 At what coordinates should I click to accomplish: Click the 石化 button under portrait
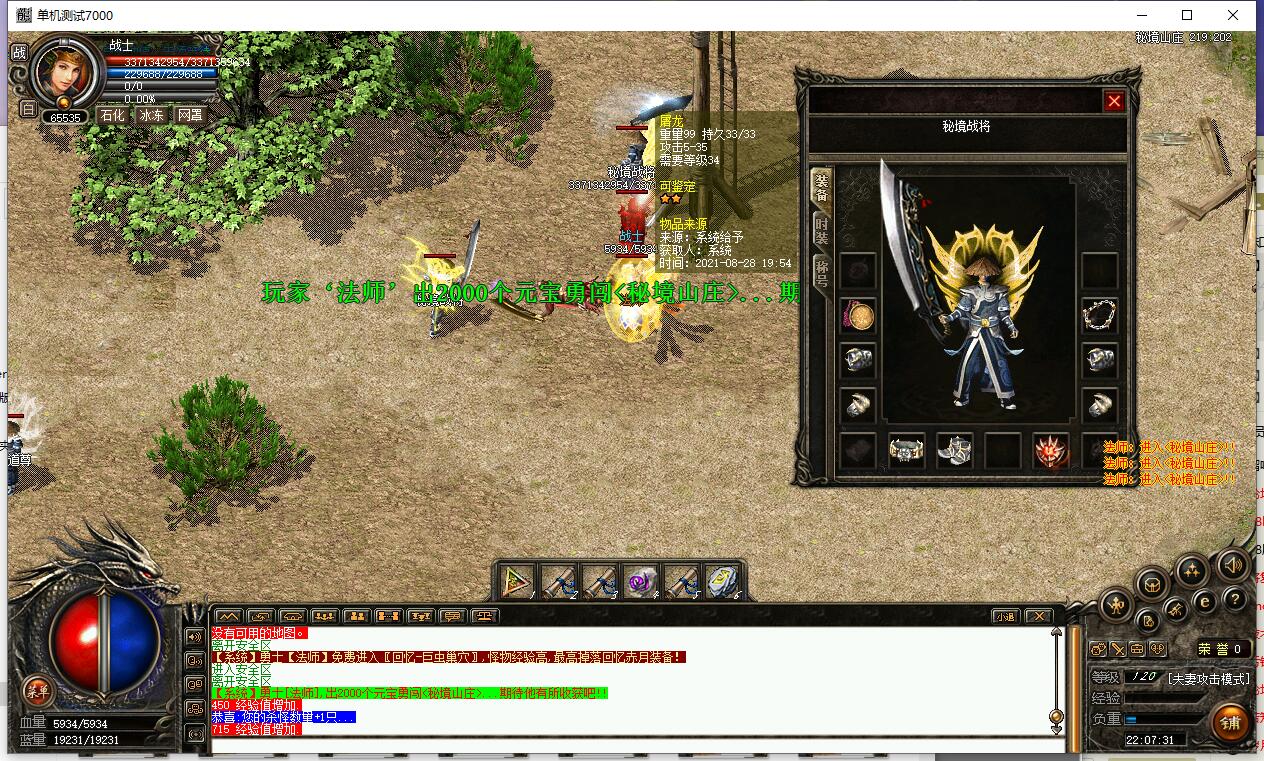[112, 115]
